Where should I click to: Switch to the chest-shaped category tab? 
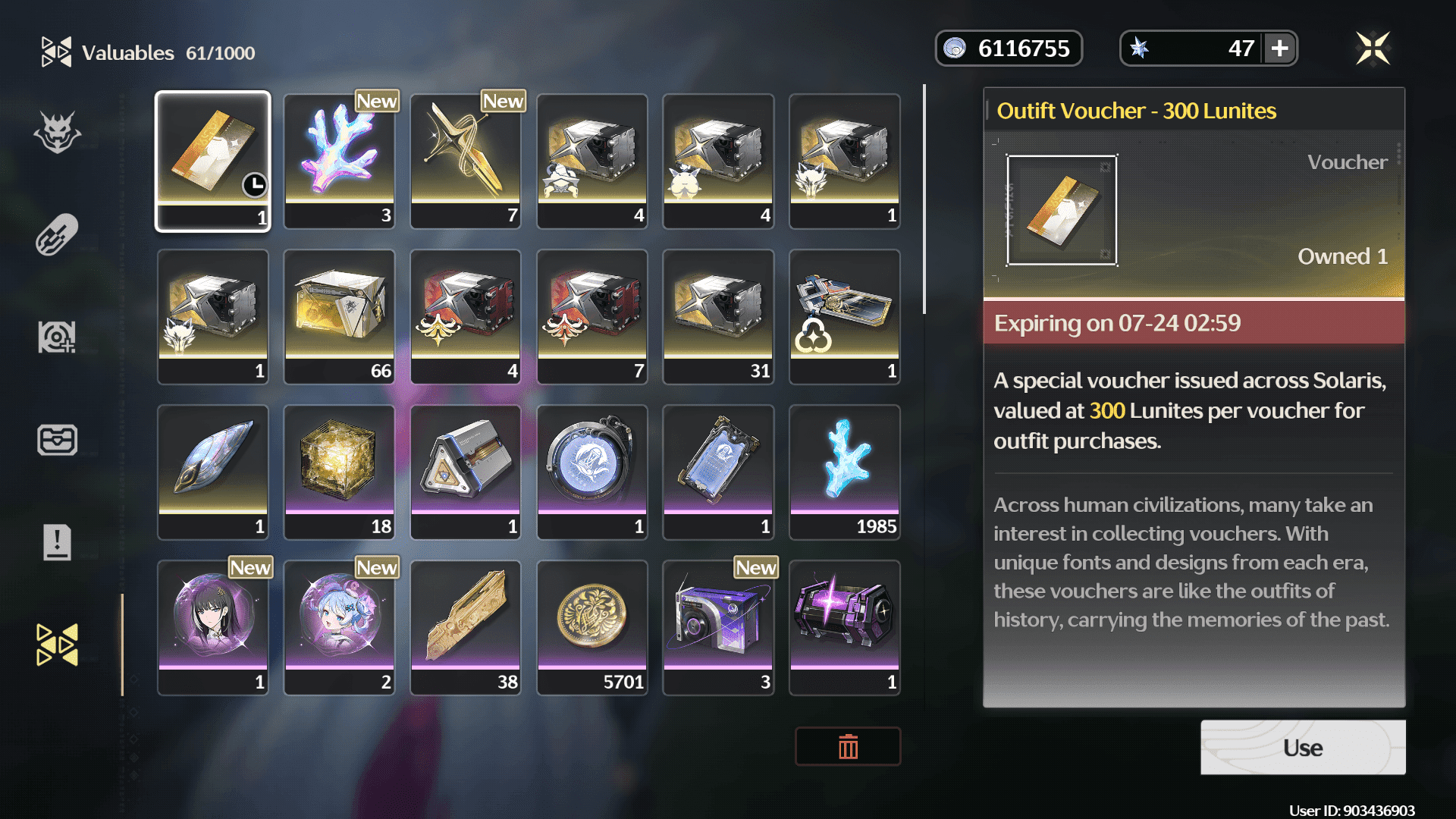58,440
